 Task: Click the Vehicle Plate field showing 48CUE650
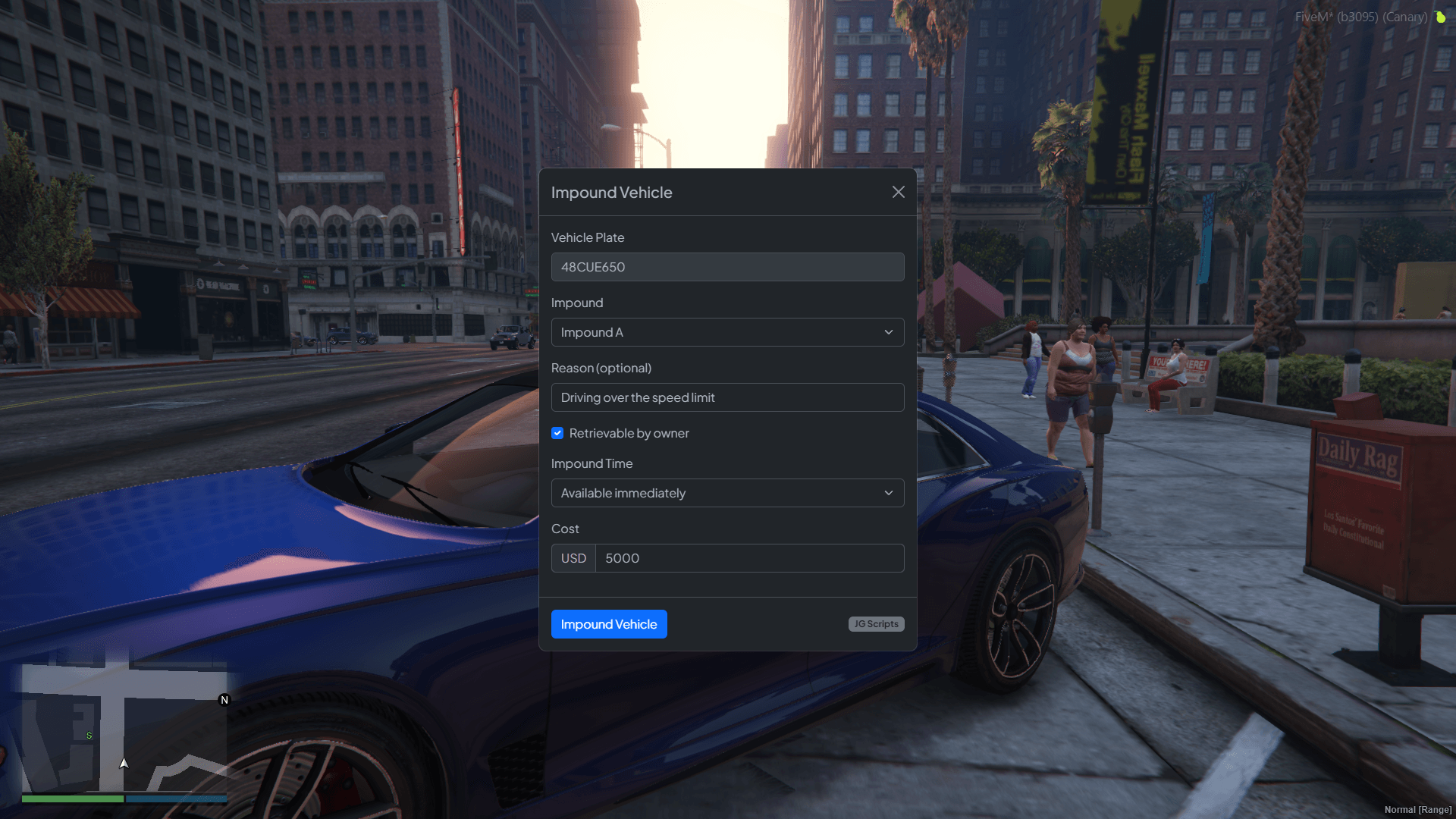pyautogui.click(x=727, y=267)
